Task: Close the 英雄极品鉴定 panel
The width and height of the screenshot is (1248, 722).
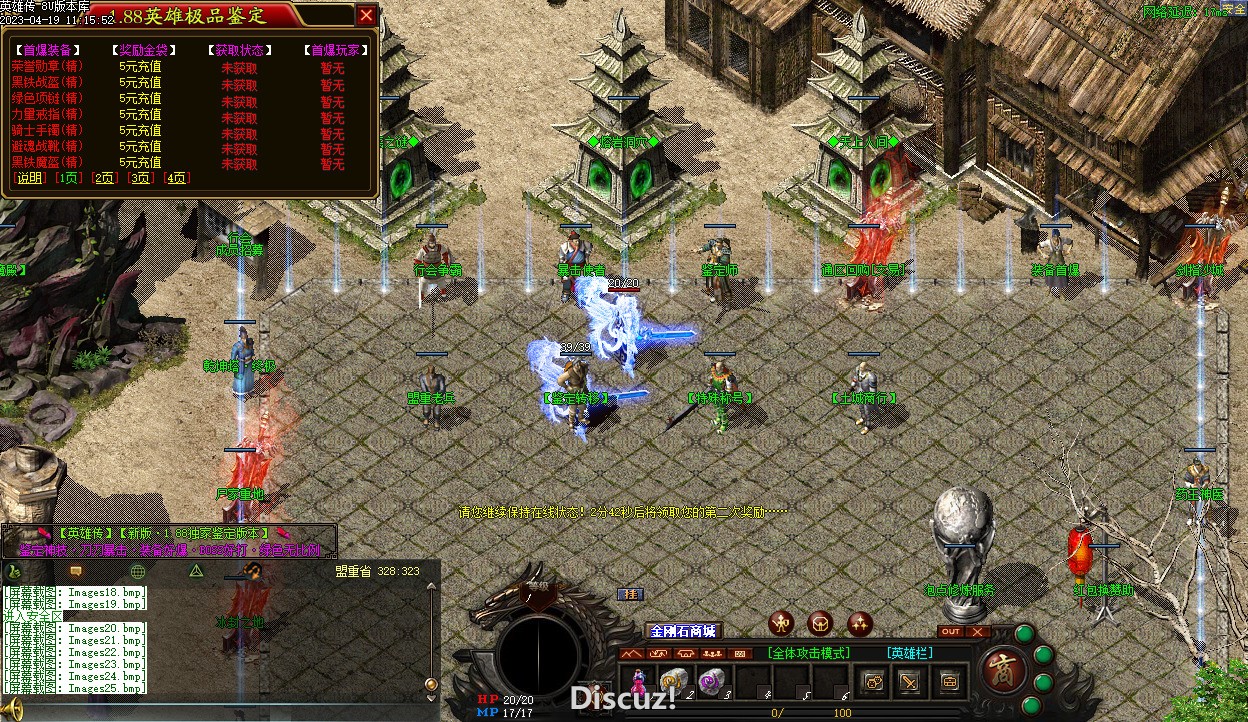Action: (367, 15)
